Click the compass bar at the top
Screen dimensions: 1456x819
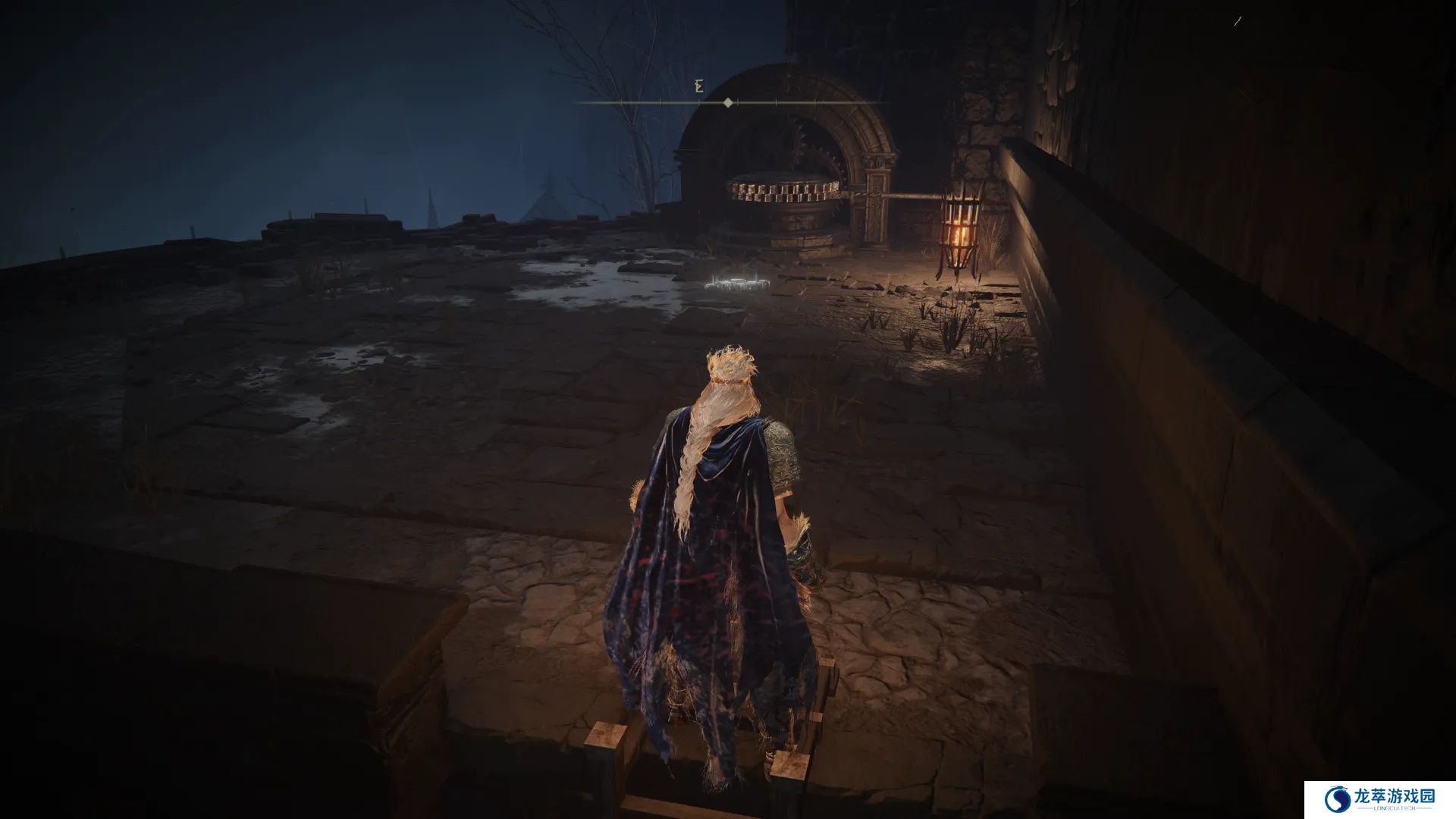(x=728, y=102)
